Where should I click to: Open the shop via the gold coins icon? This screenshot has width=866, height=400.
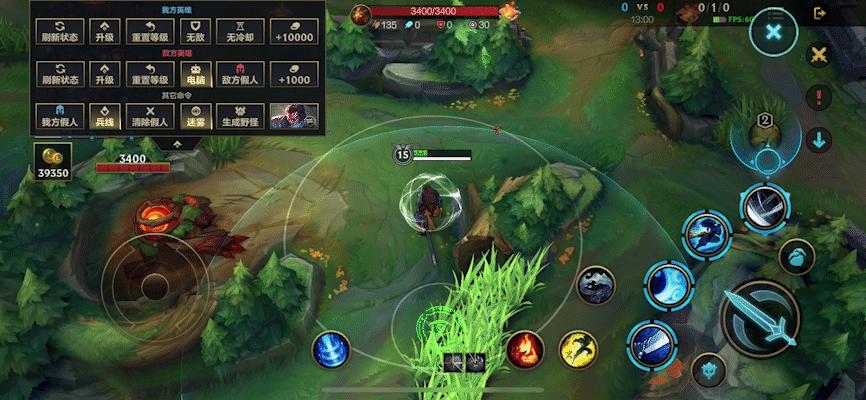(51, 161)
